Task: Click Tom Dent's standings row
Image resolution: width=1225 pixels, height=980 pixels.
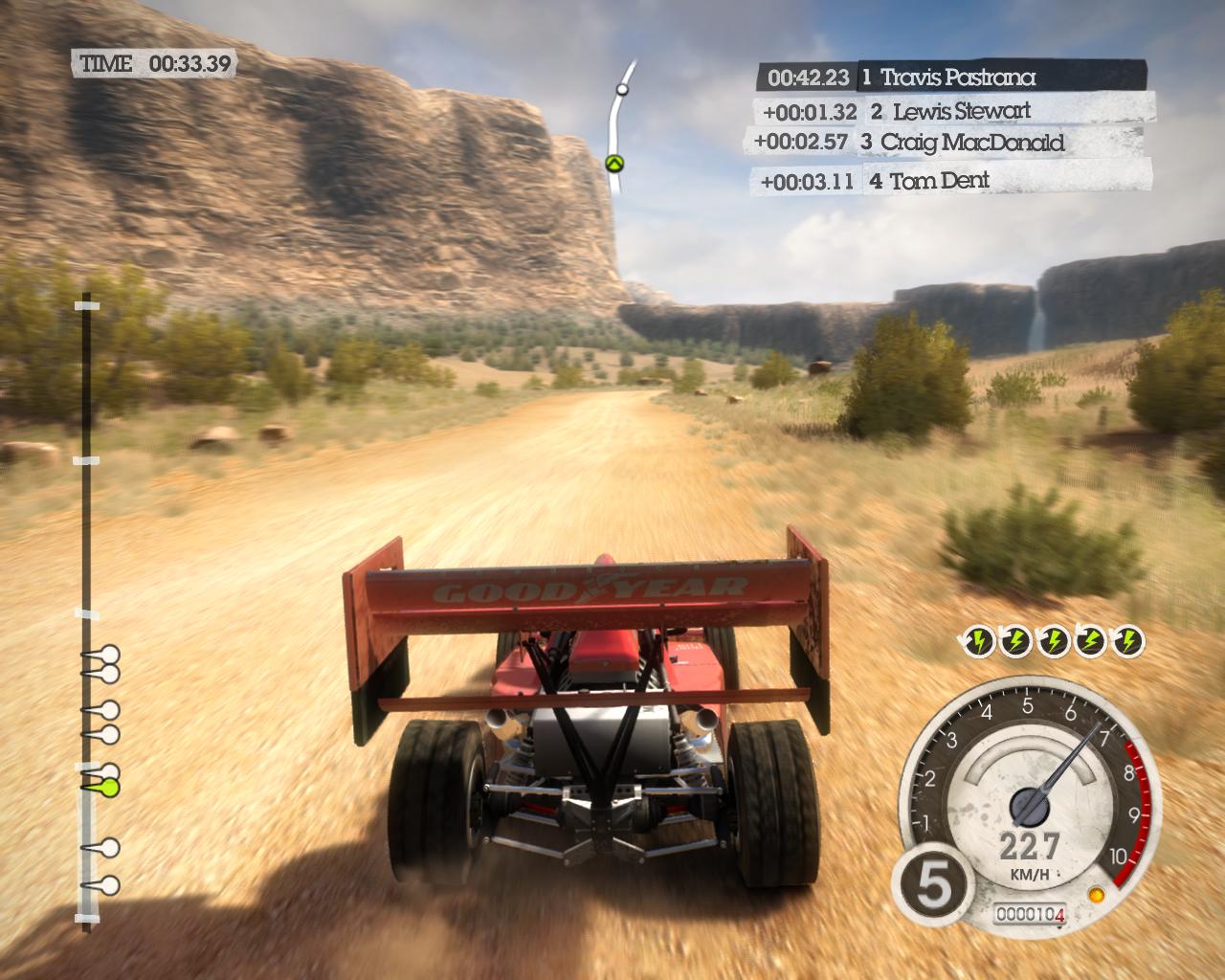Action: click(x=953, y=180)
